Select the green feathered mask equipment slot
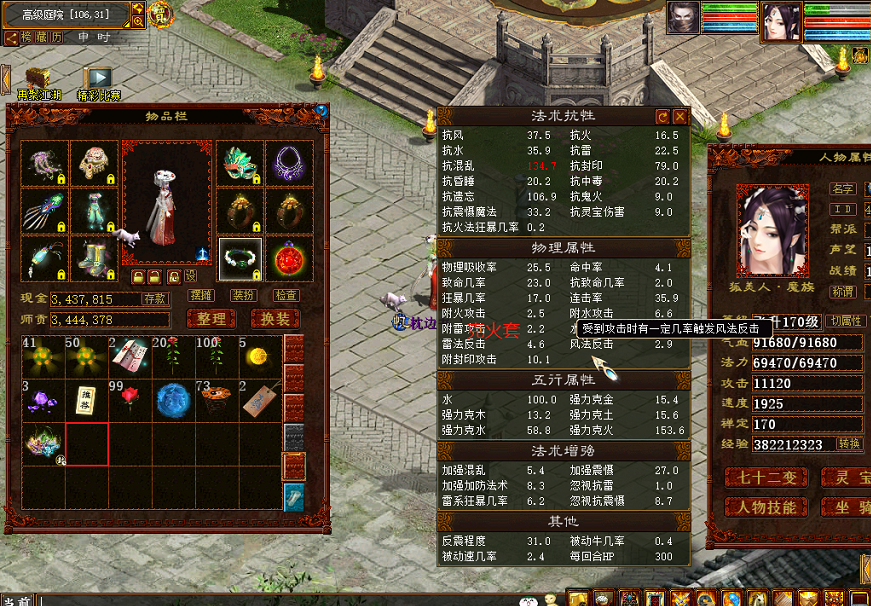871x606 pixels. pos(240,163)
